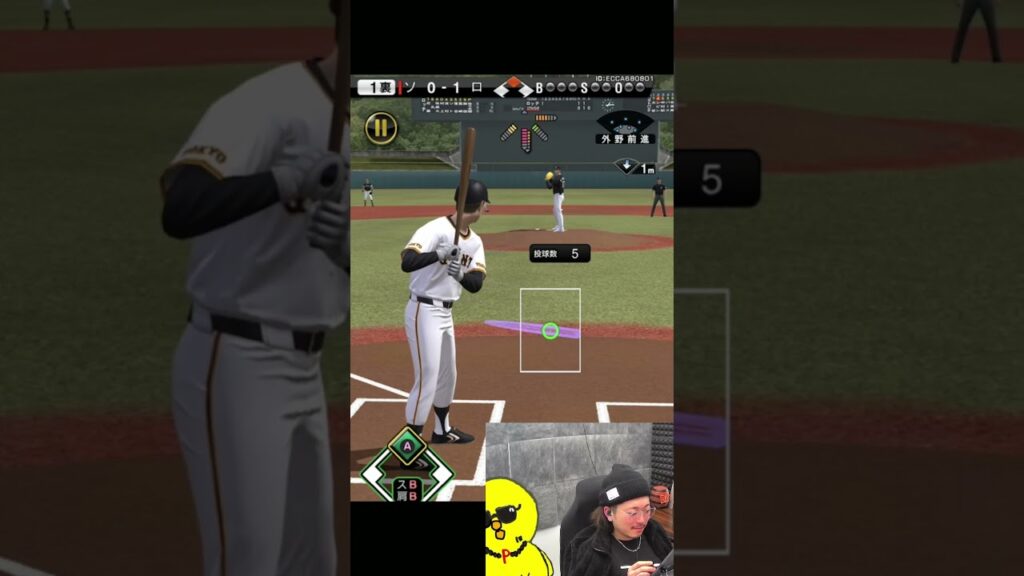Pause the game with the yellow pause button
Image resolution: width=1024 pixels, height=576 pixels.
(x=381, y=128)
